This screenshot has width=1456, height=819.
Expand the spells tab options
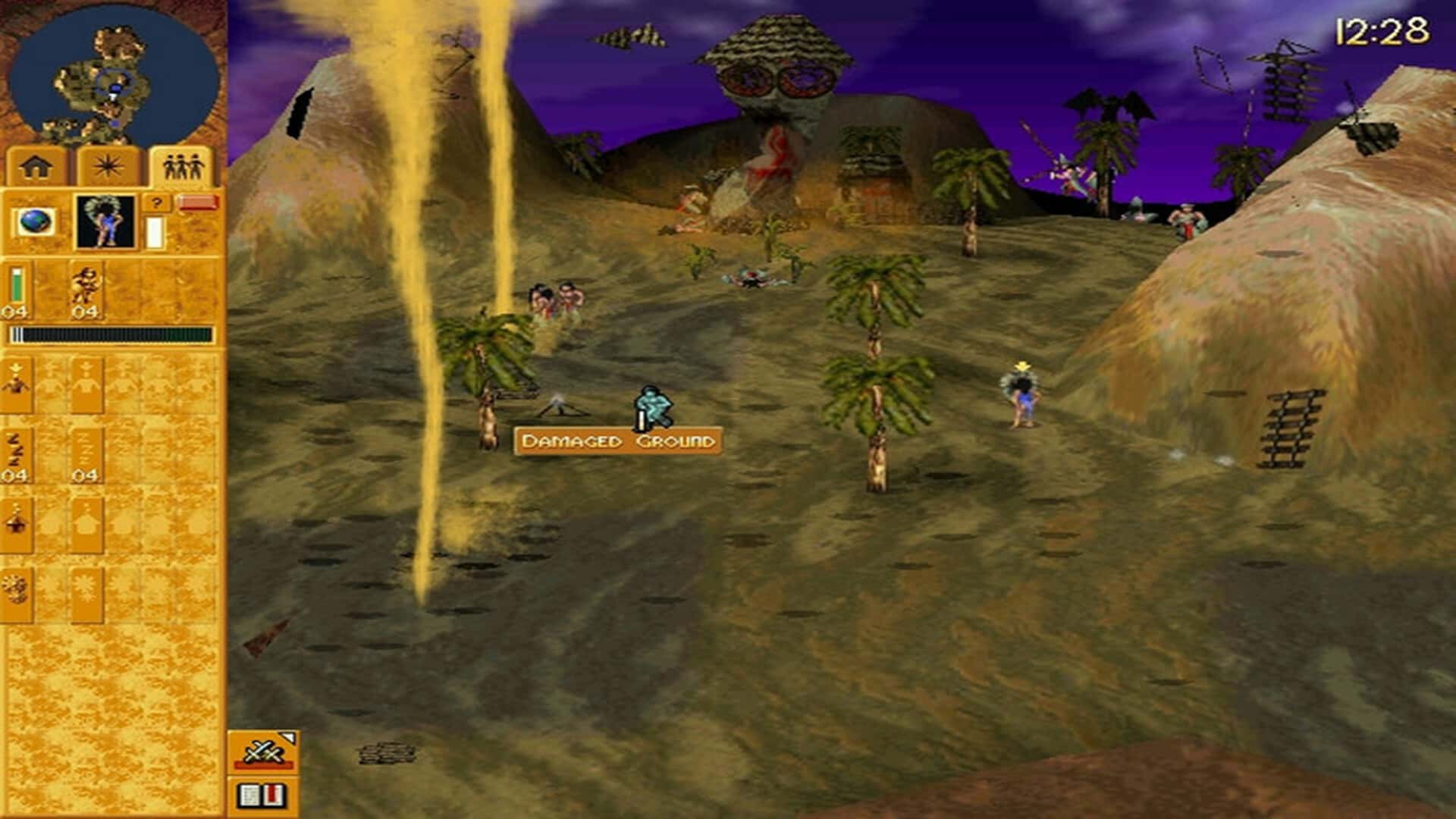pos(108,164)
